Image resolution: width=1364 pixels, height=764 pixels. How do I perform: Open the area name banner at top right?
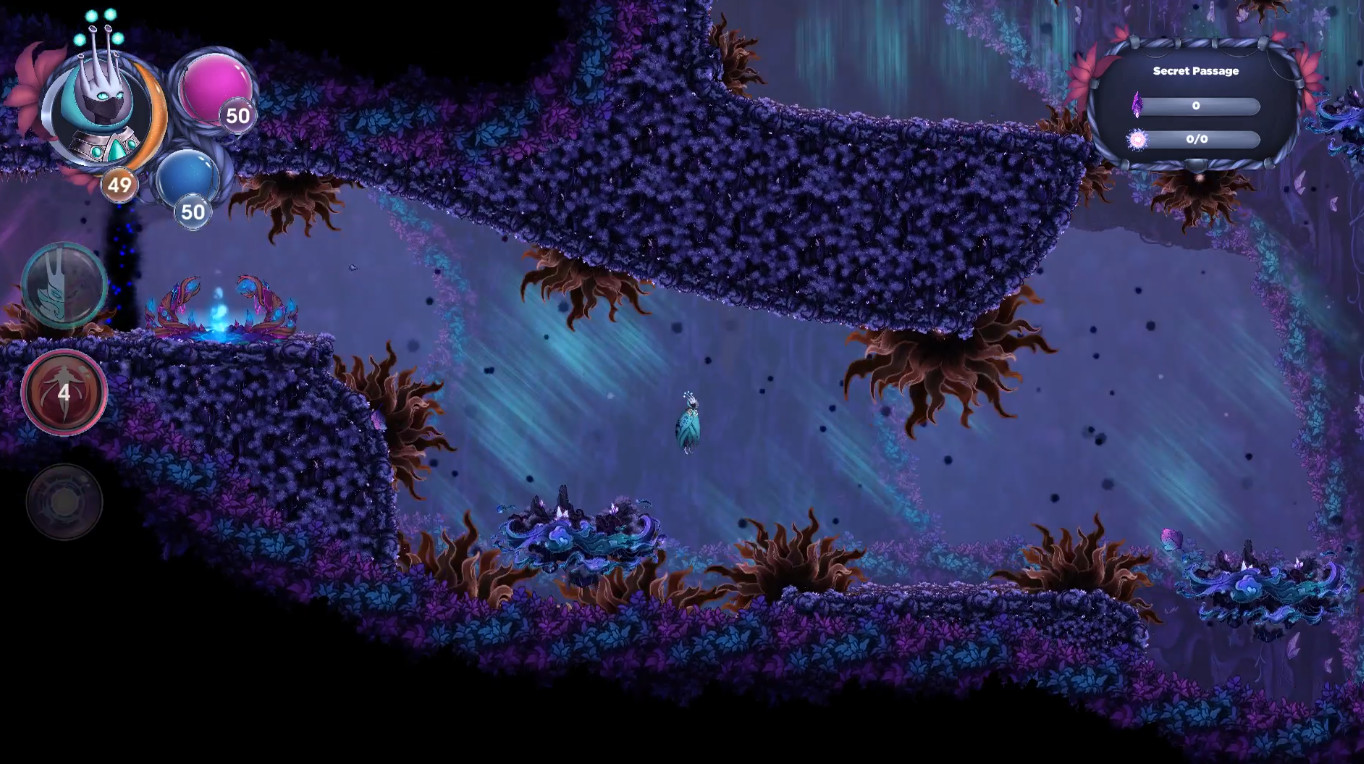point(1196,71)
